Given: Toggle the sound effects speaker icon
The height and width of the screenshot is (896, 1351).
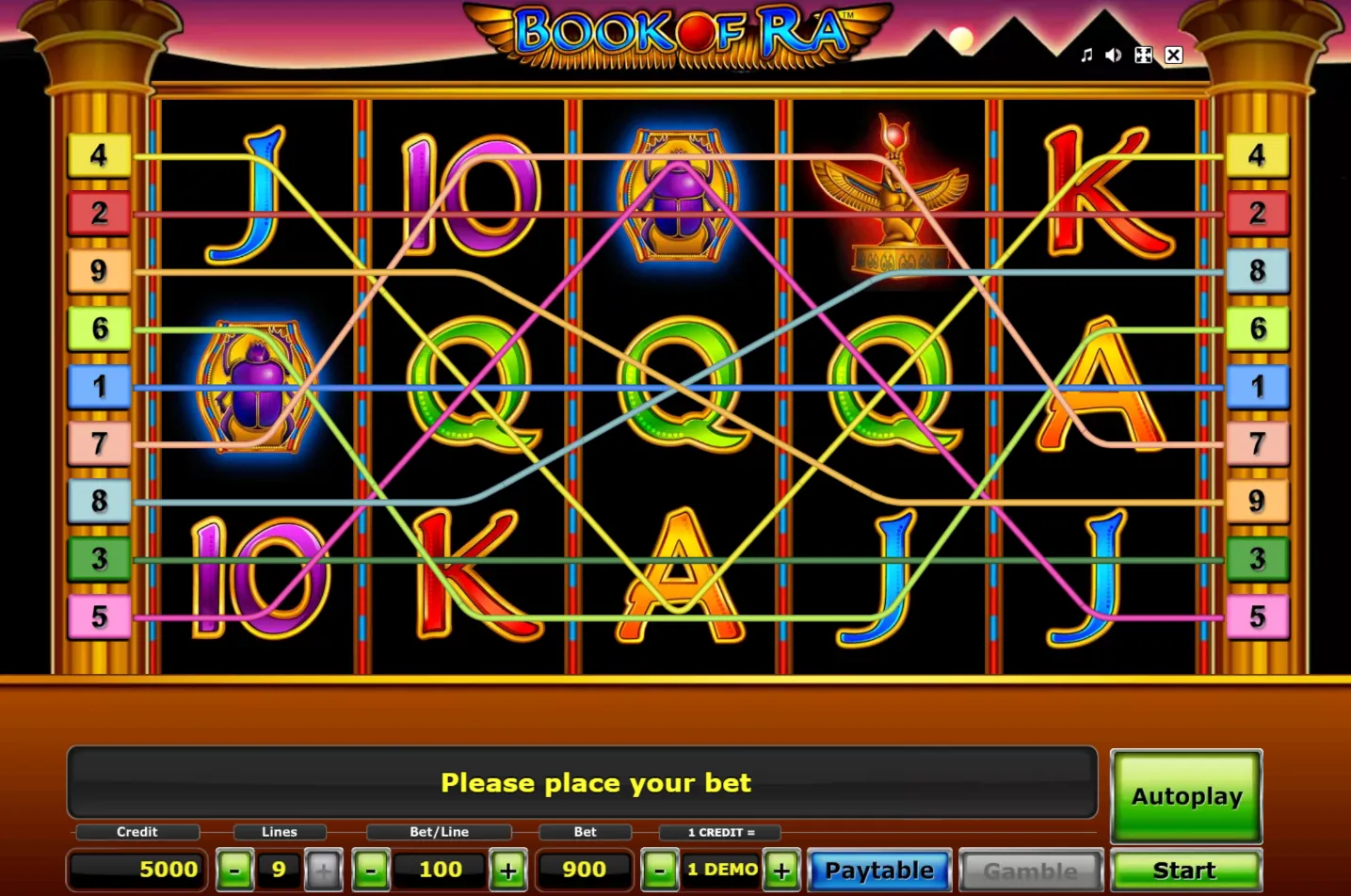Looking at the screenshot, I should (1112, 55).
